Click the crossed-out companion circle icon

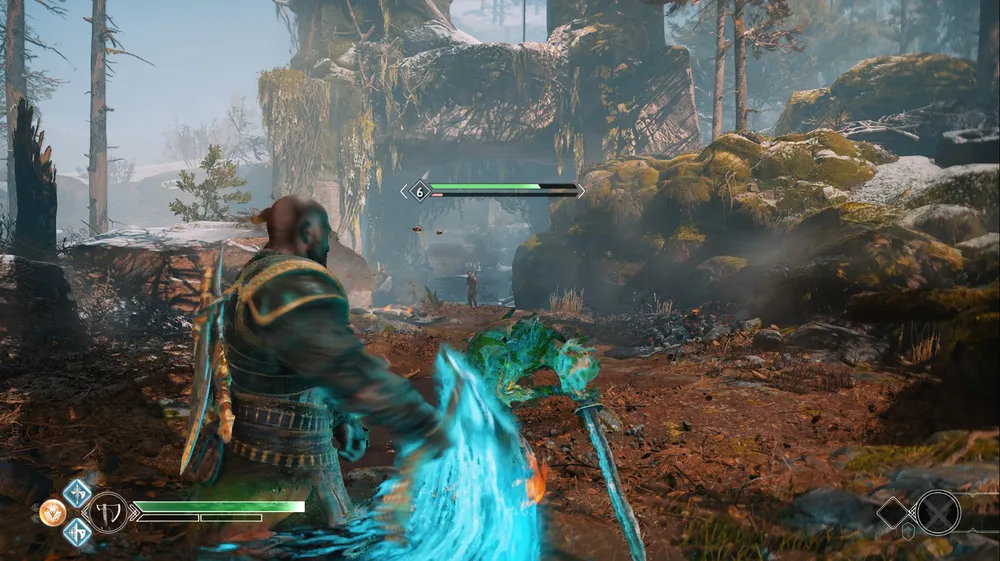pos(938,512)
